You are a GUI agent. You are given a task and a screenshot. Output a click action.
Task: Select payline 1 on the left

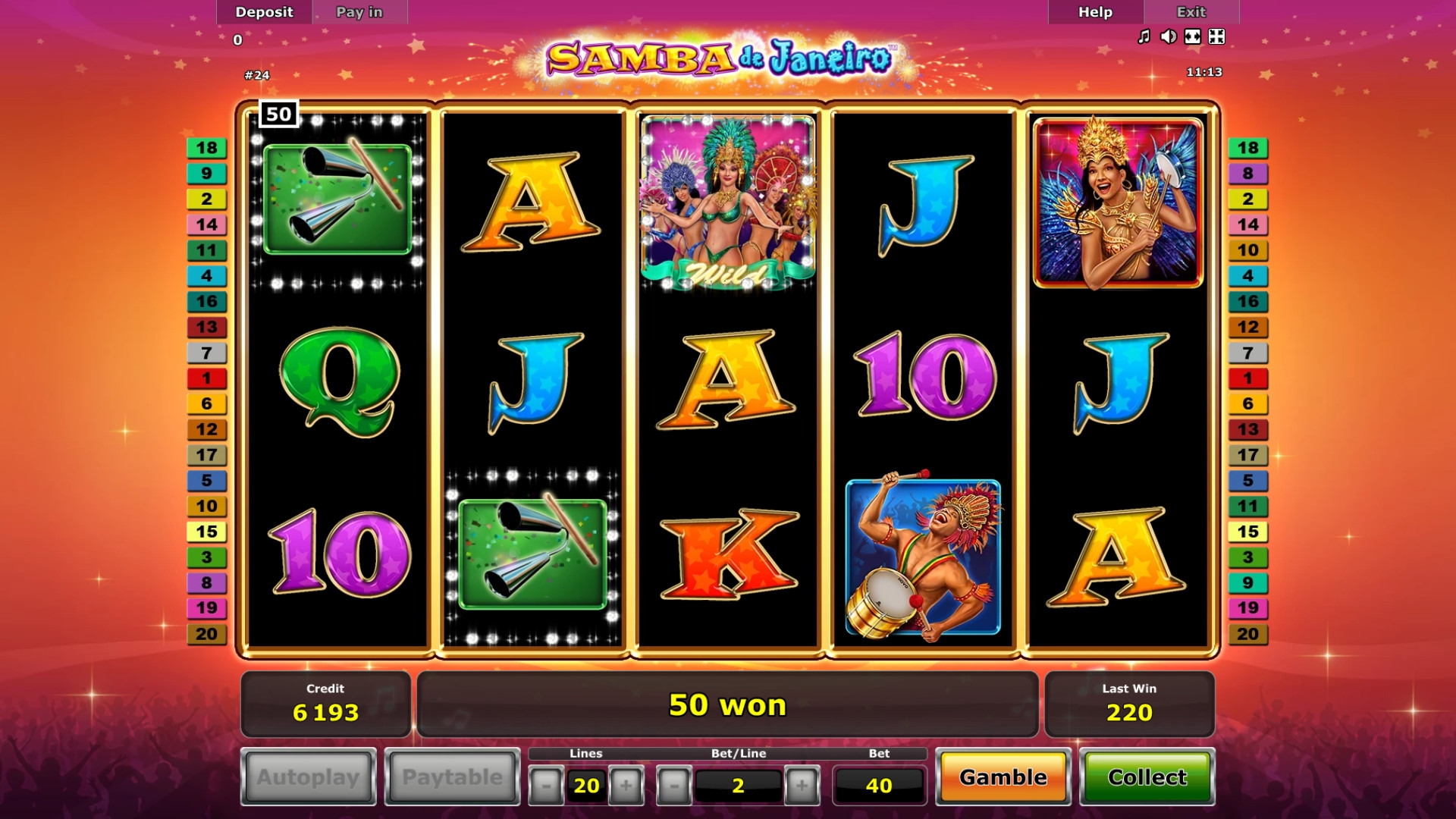pos(206,378)
